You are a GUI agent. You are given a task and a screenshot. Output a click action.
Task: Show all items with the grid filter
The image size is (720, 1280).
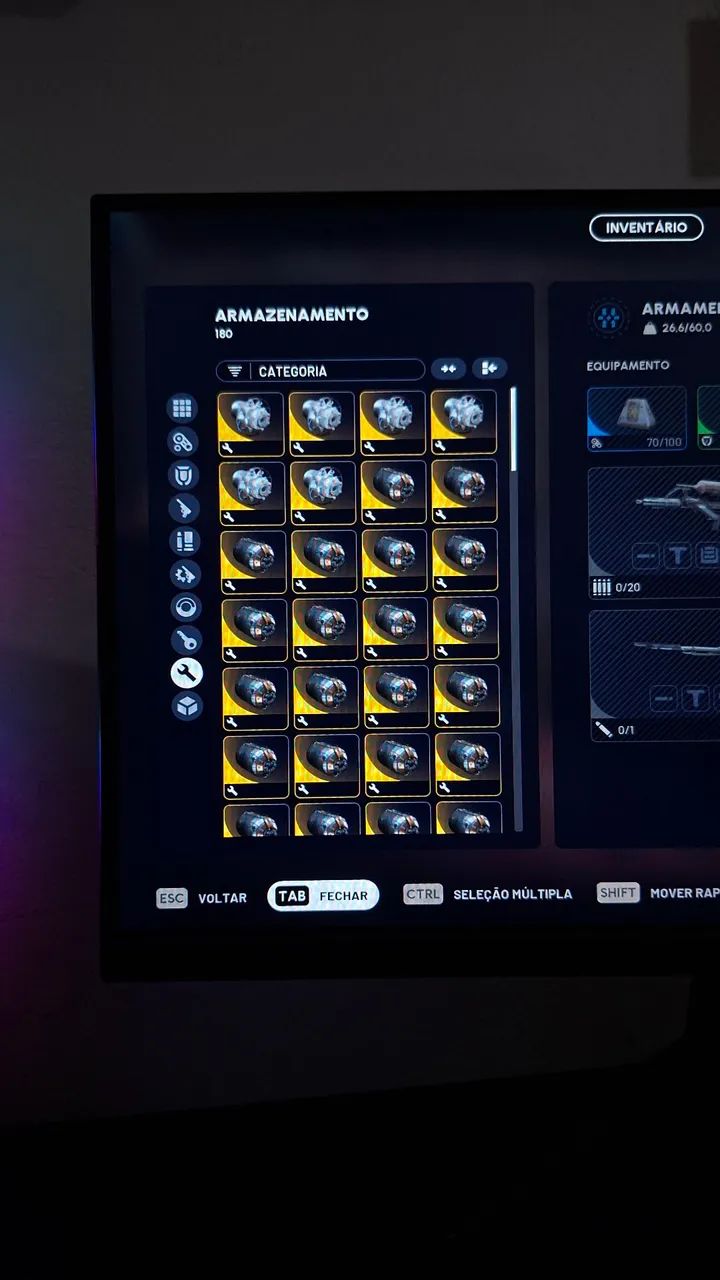coord(182,408)
